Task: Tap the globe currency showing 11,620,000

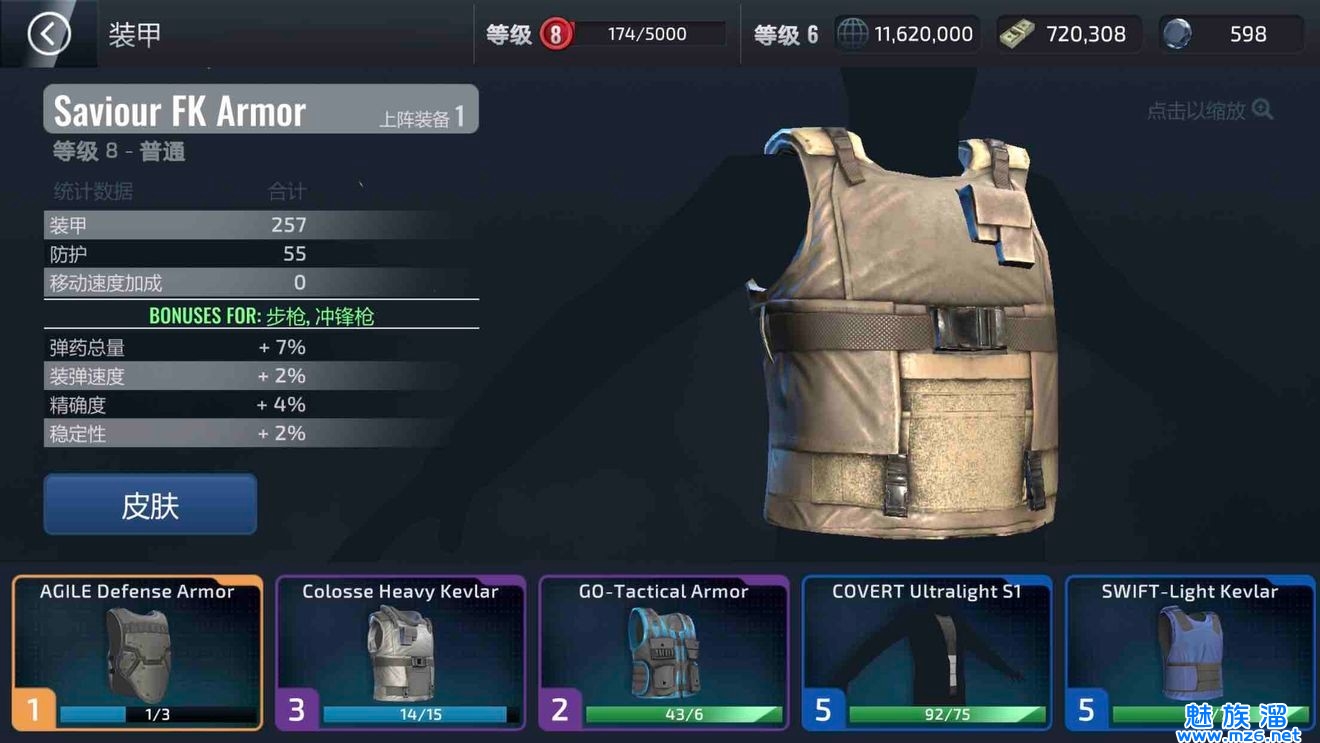Action: pyautogui.click(x=906, y=34)
